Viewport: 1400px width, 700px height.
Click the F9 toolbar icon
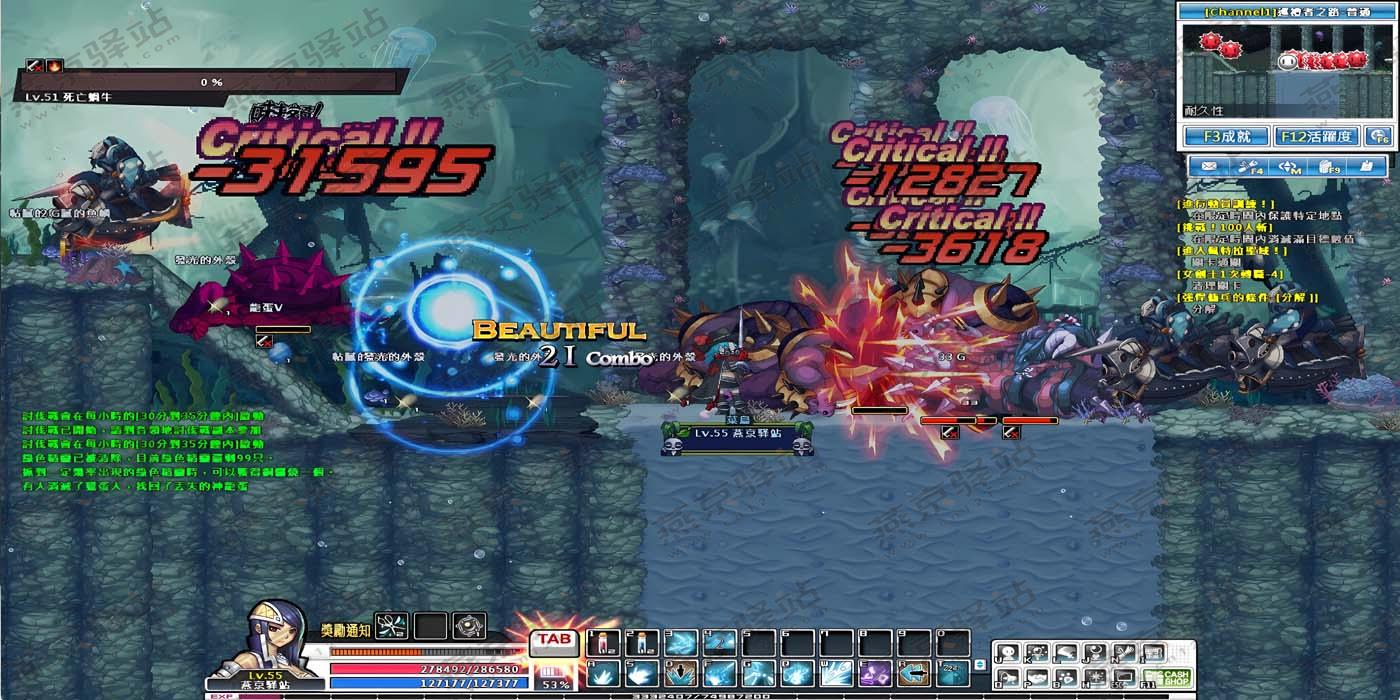tap(1329, 167)
